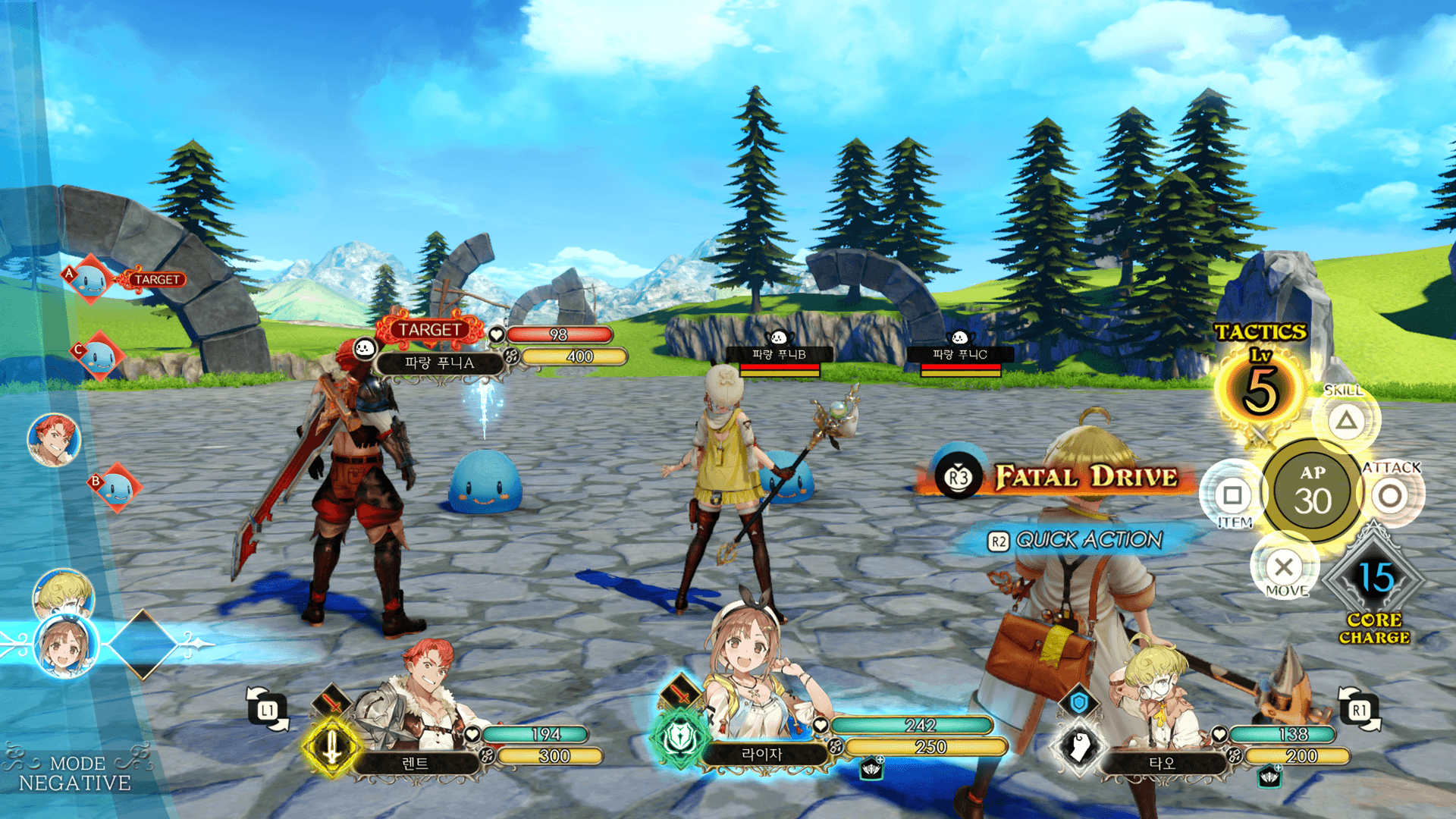This screenshot has width=1456, height=819.
Task: Select the 타오 character panel
Action: point(1162,763)
